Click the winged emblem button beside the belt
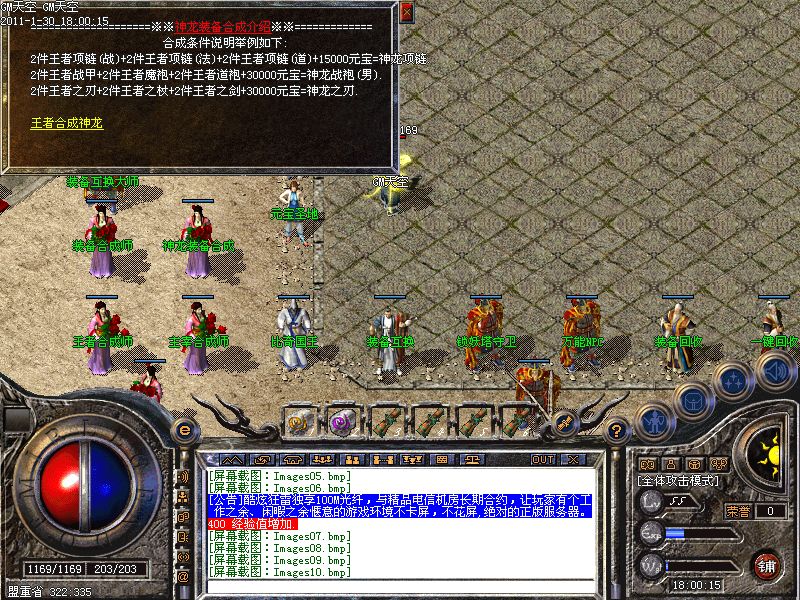The image size is (800, 600). pos(565,424)
